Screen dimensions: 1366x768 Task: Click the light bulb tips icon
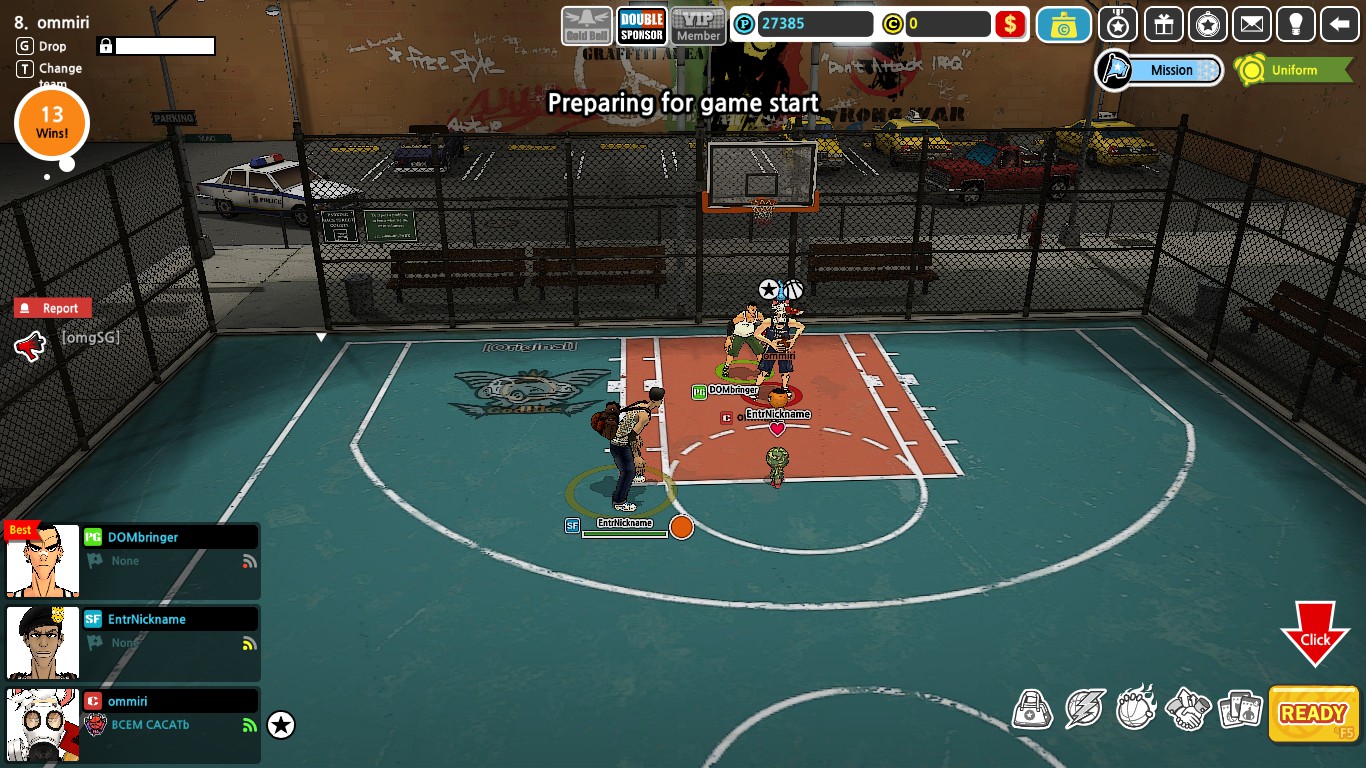[1297, 24]
